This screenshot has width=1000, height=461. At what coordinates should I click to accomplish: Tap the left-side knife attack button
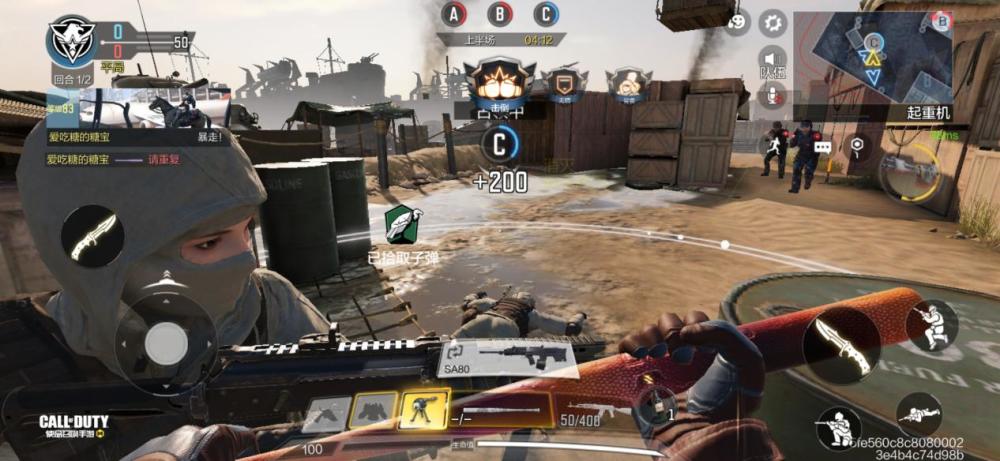[x=92, y=236]
